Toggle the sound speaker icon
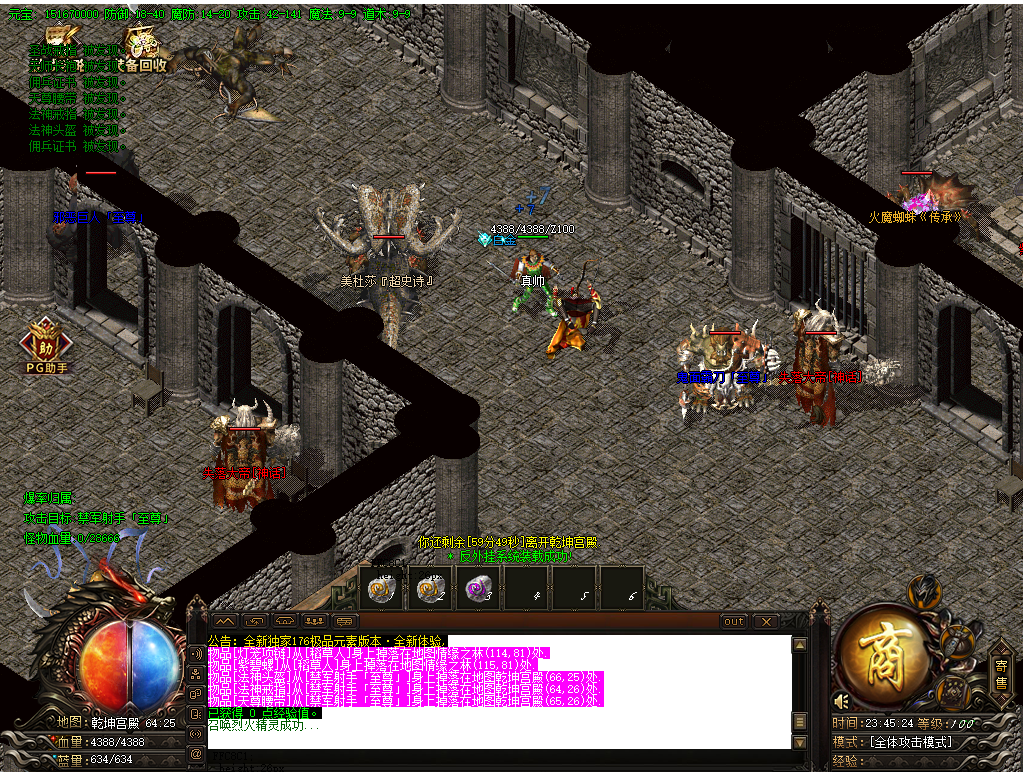Viewport: 1023px width, 772px height. point(841,701)
